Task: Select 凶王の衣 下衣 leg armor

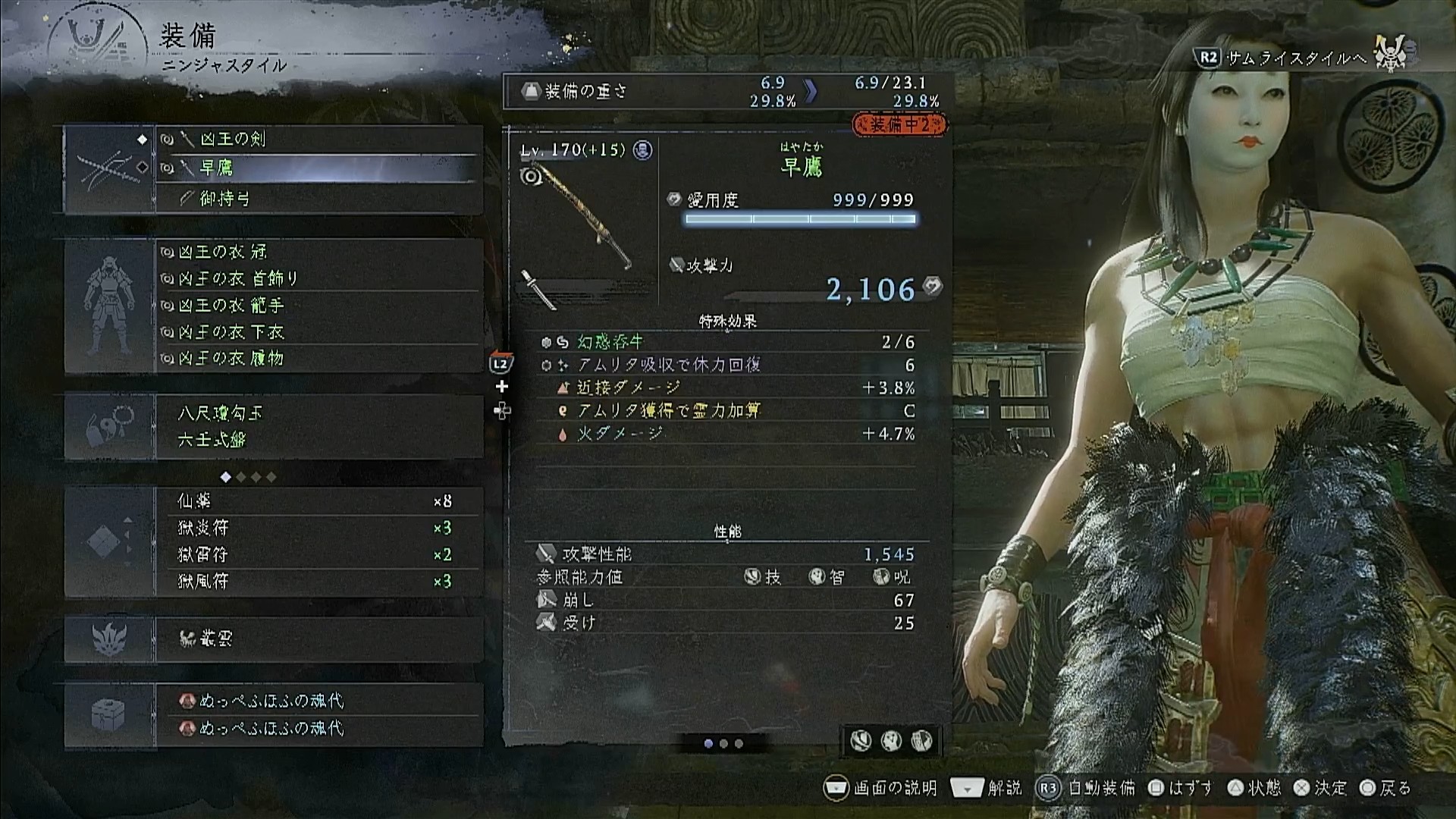Action: click(318, 332)
